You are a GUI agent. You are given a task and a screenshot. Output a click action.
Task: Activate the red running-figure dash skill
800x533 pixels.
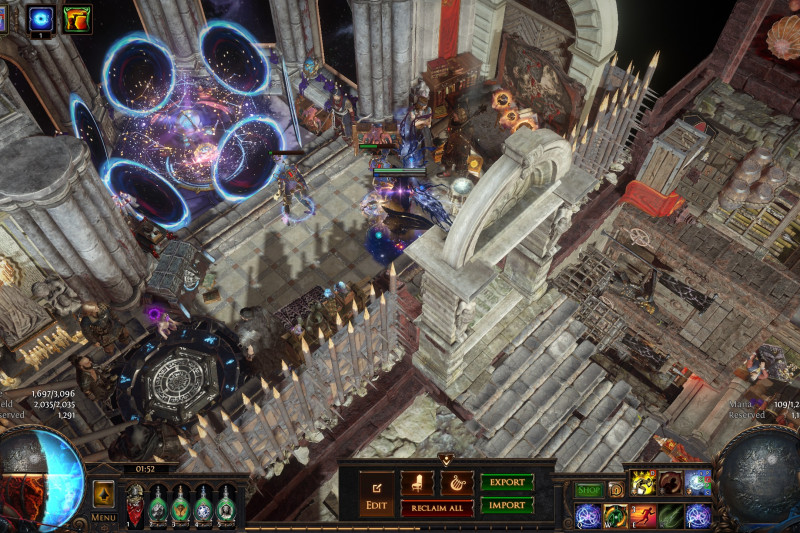point(643,516)
